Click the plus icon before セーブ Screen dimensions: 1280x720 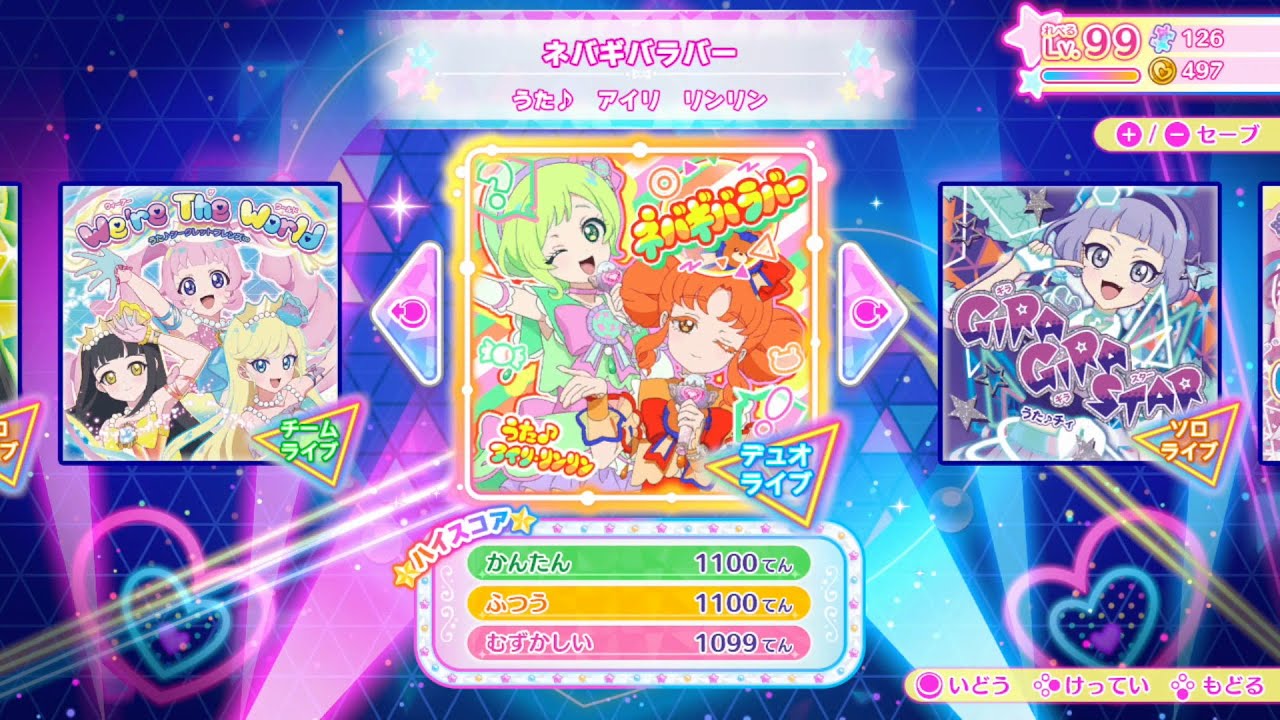1128,132
